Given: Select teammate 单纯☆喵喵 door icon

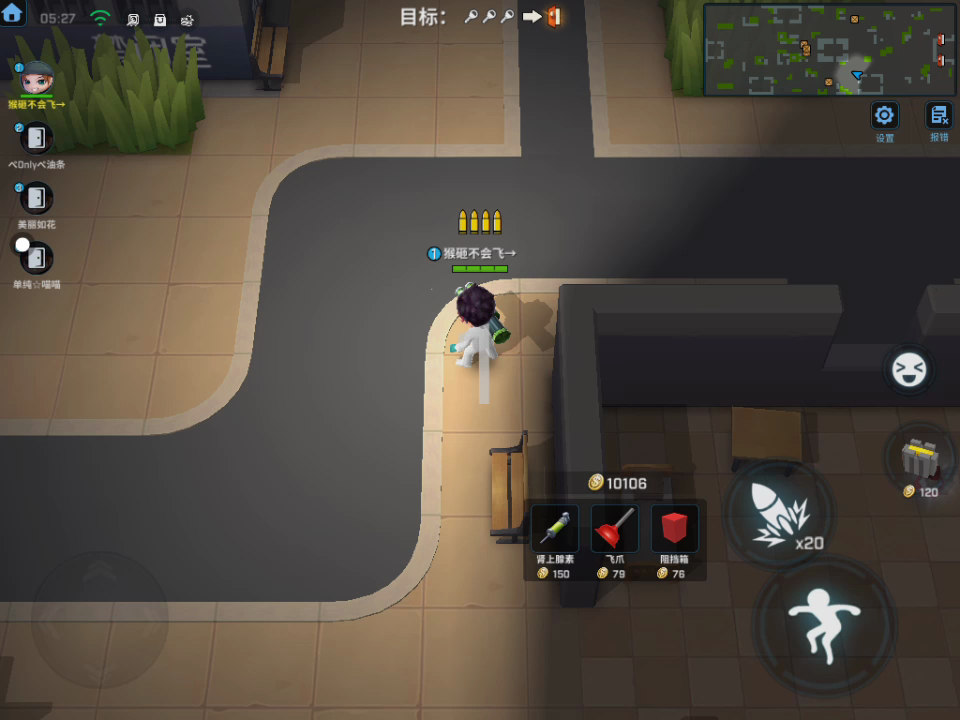Looking at the screenshot, I should 37,258.
